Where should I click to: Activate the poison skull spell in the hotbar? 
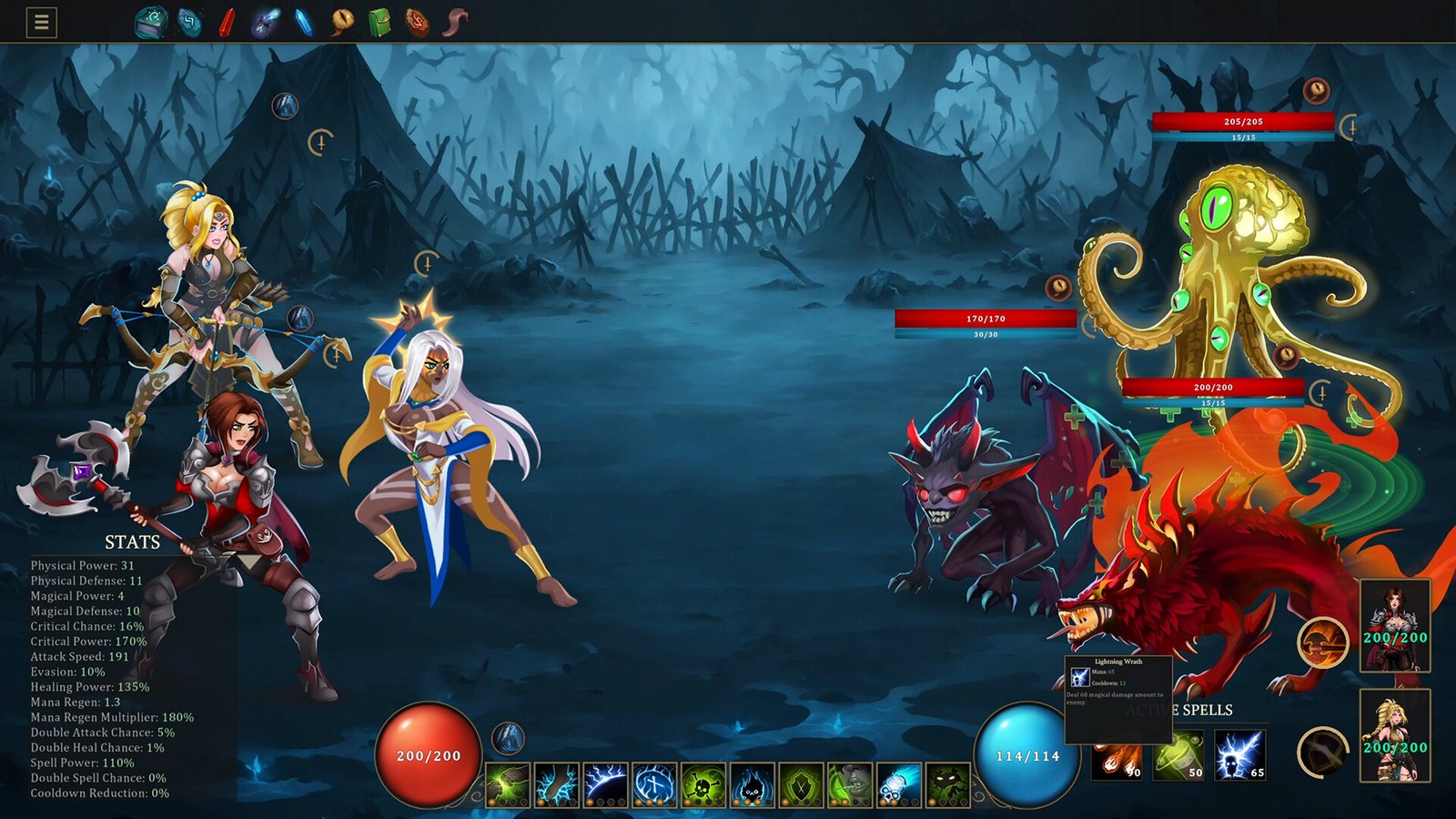(x=703, y=783)
